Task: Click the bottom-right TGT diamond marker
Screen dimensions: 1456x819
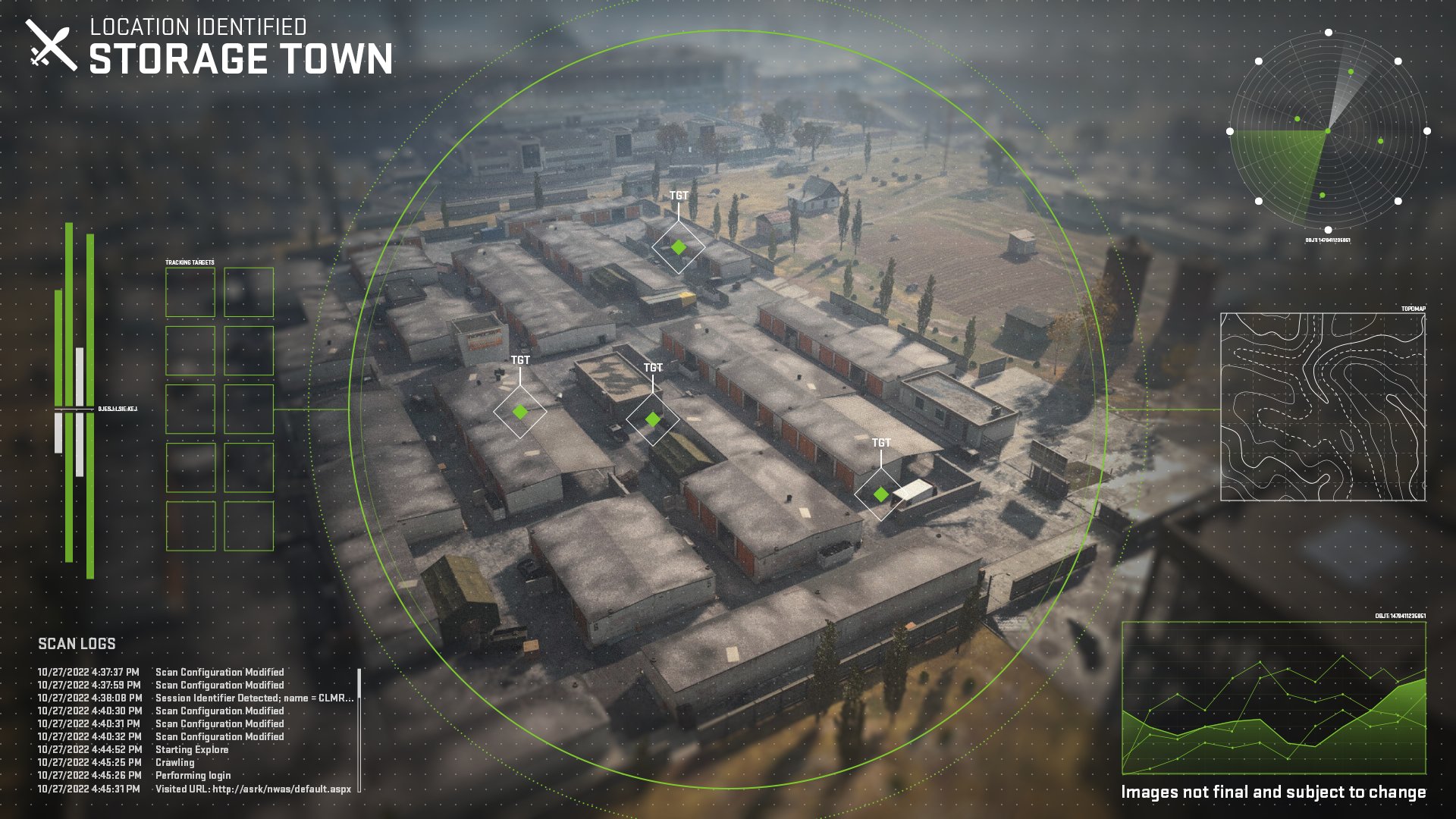Action: [881, 494]
